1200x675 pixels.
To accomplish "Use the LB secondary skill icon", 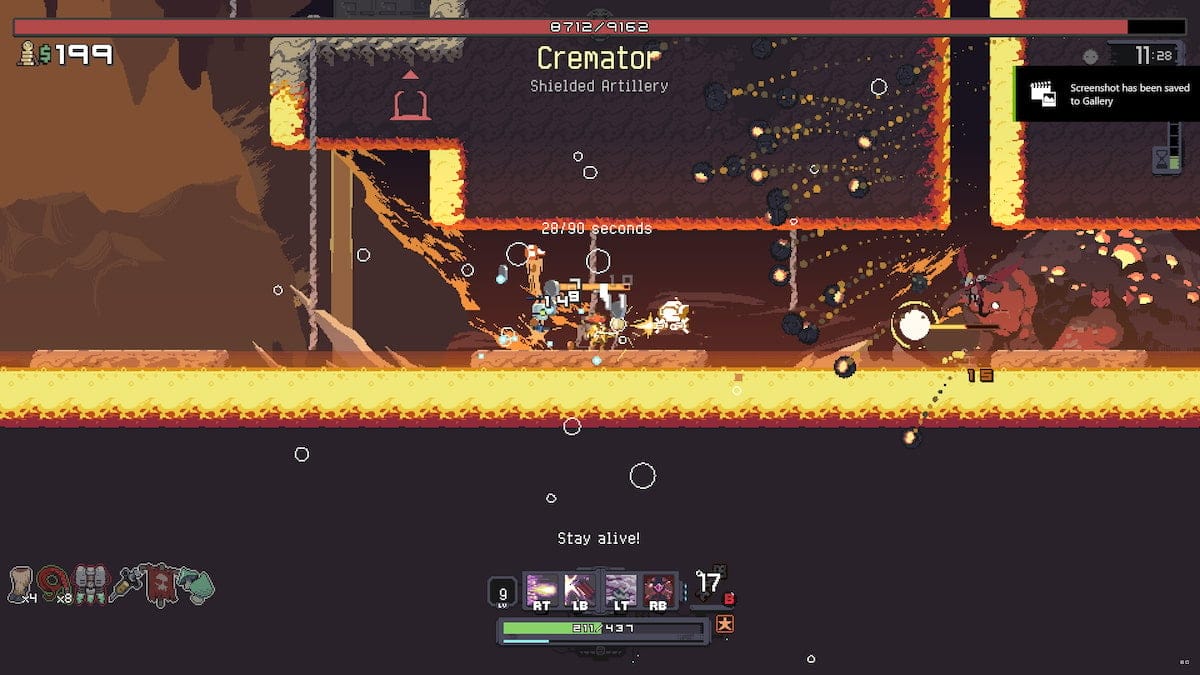I will [x=579, y=590].
